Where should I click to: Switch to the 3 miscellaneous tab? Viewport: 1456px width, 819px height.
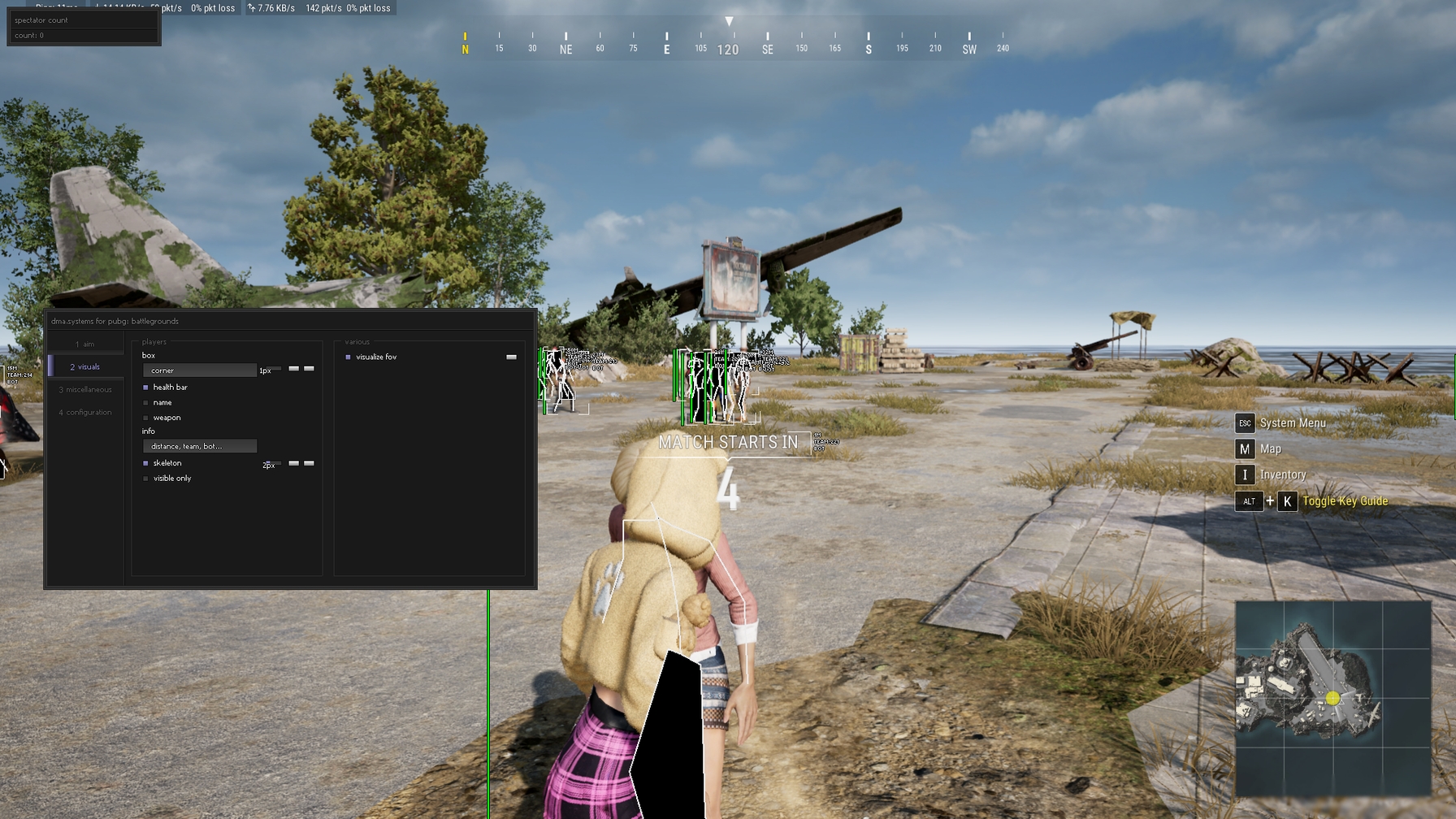pyautogui.click(x=85, y=389)
